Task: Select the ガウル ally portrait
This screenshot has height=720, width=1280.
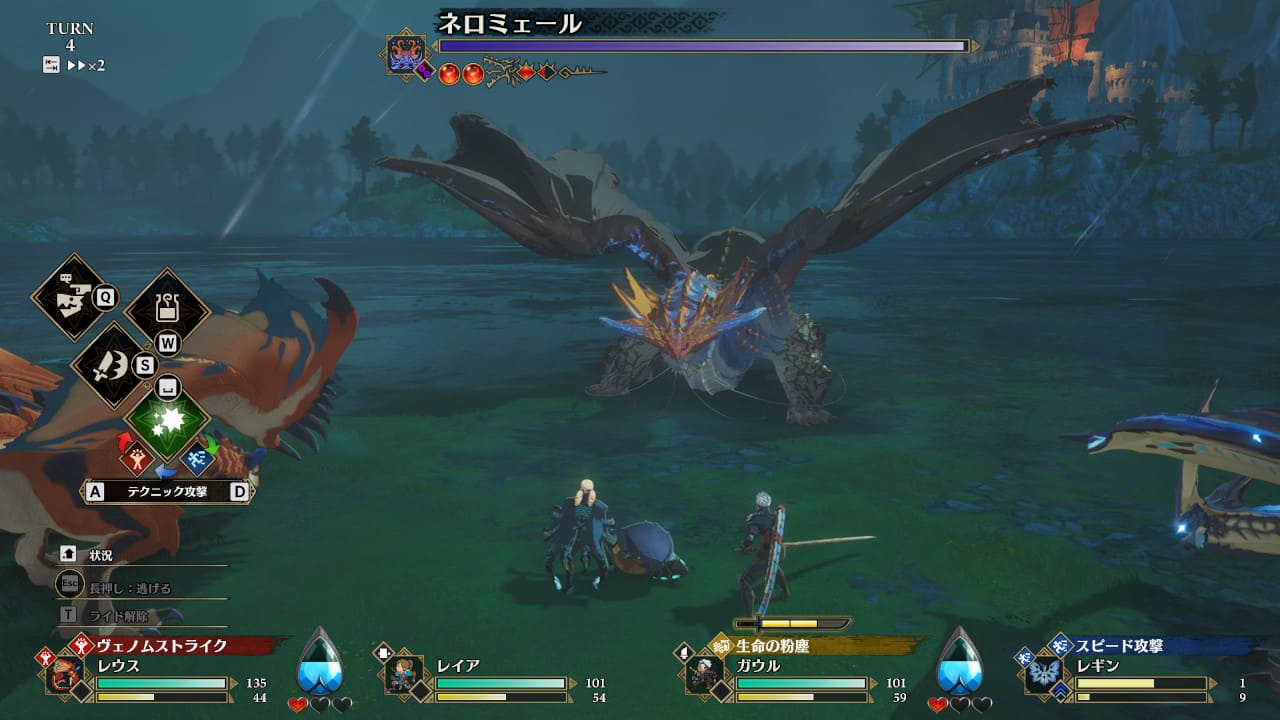Action: tap(705, 673)
